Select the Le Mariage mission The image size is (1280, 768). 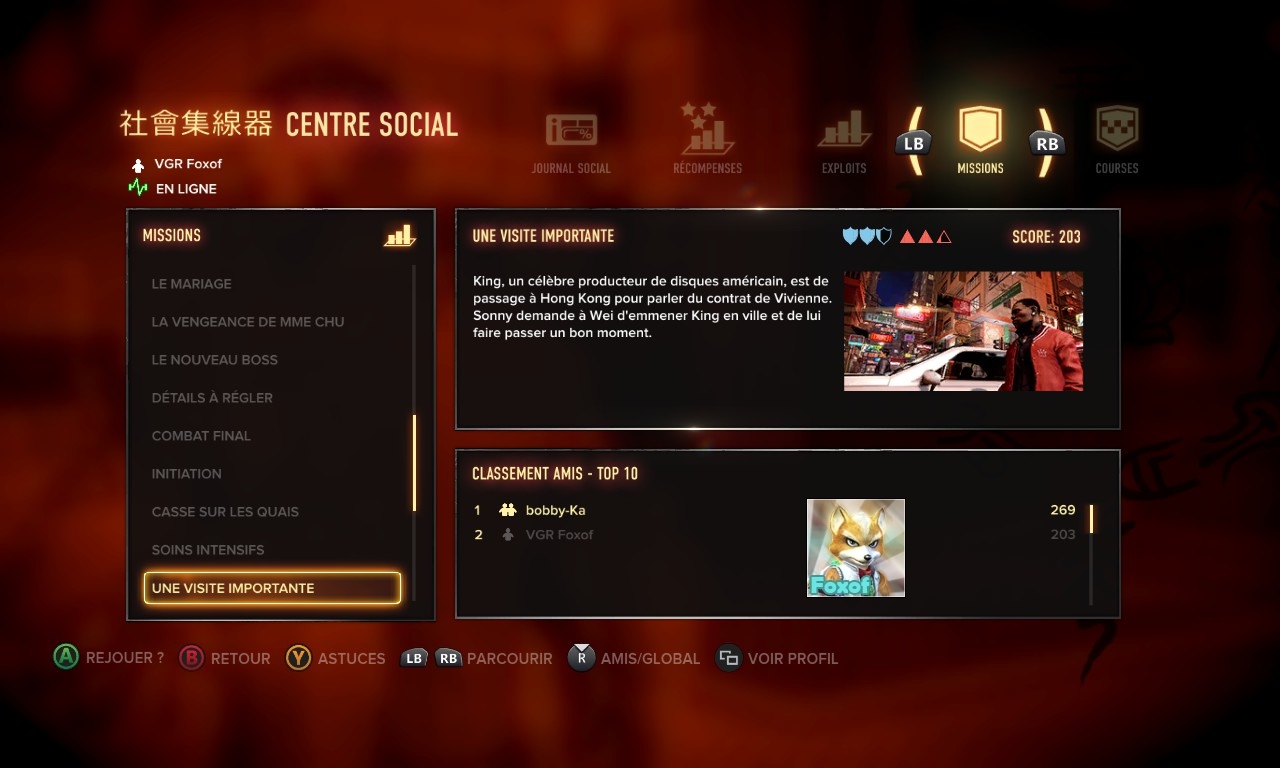pos(192,284)
